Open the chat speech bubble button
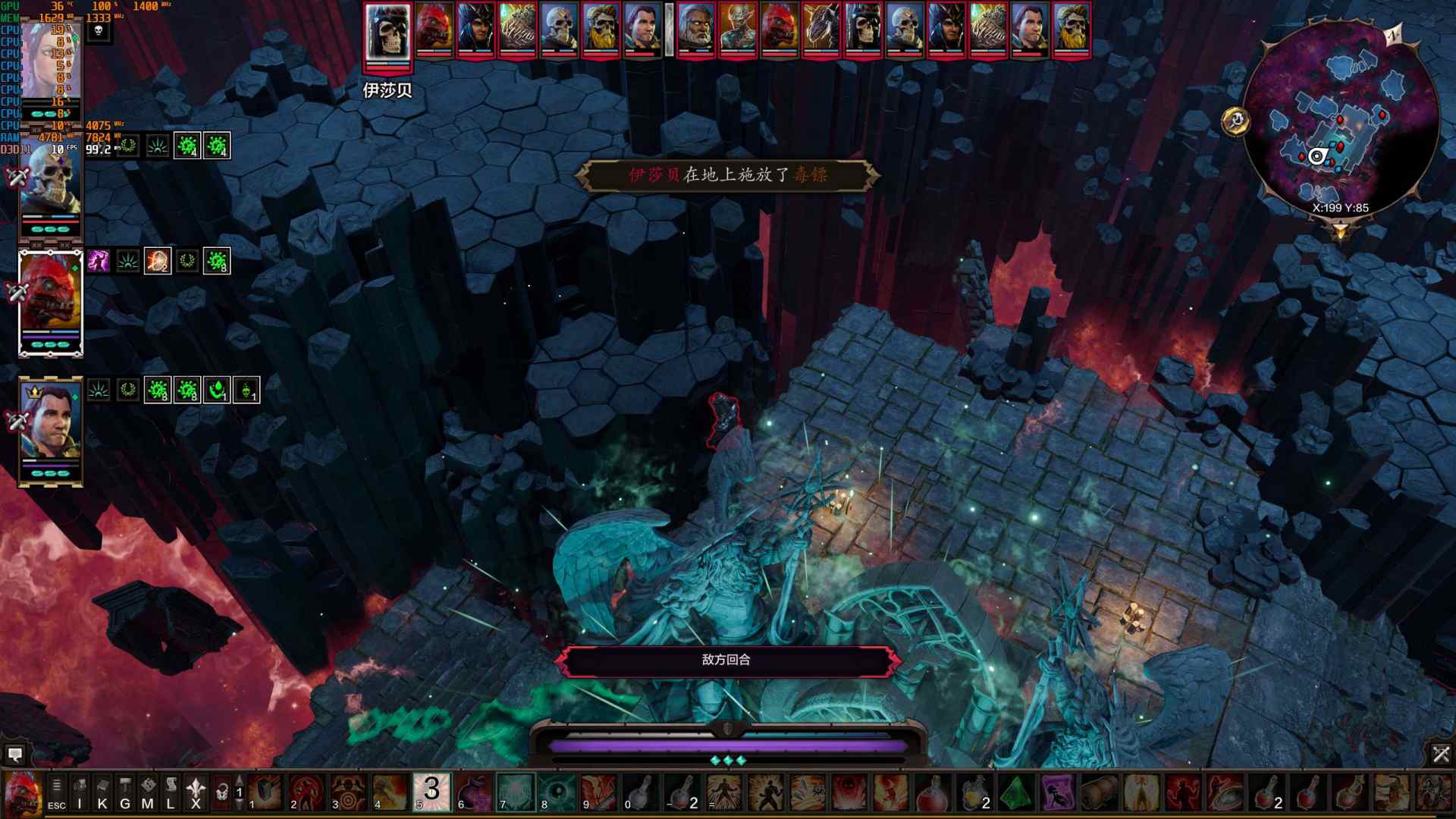This screenshot has width=1456, height=819. pos(14,754)
